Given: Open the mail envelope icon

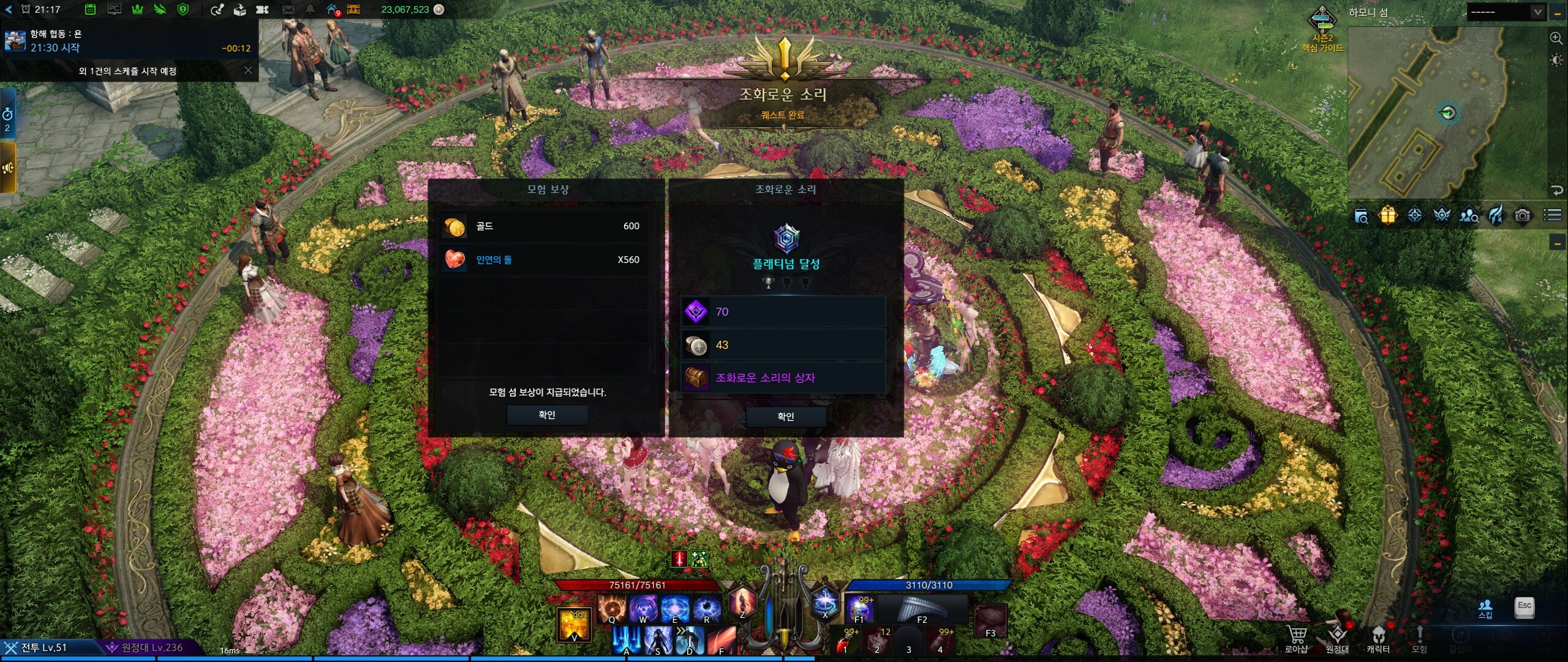Looking at the screenshot, I should 288,9.
